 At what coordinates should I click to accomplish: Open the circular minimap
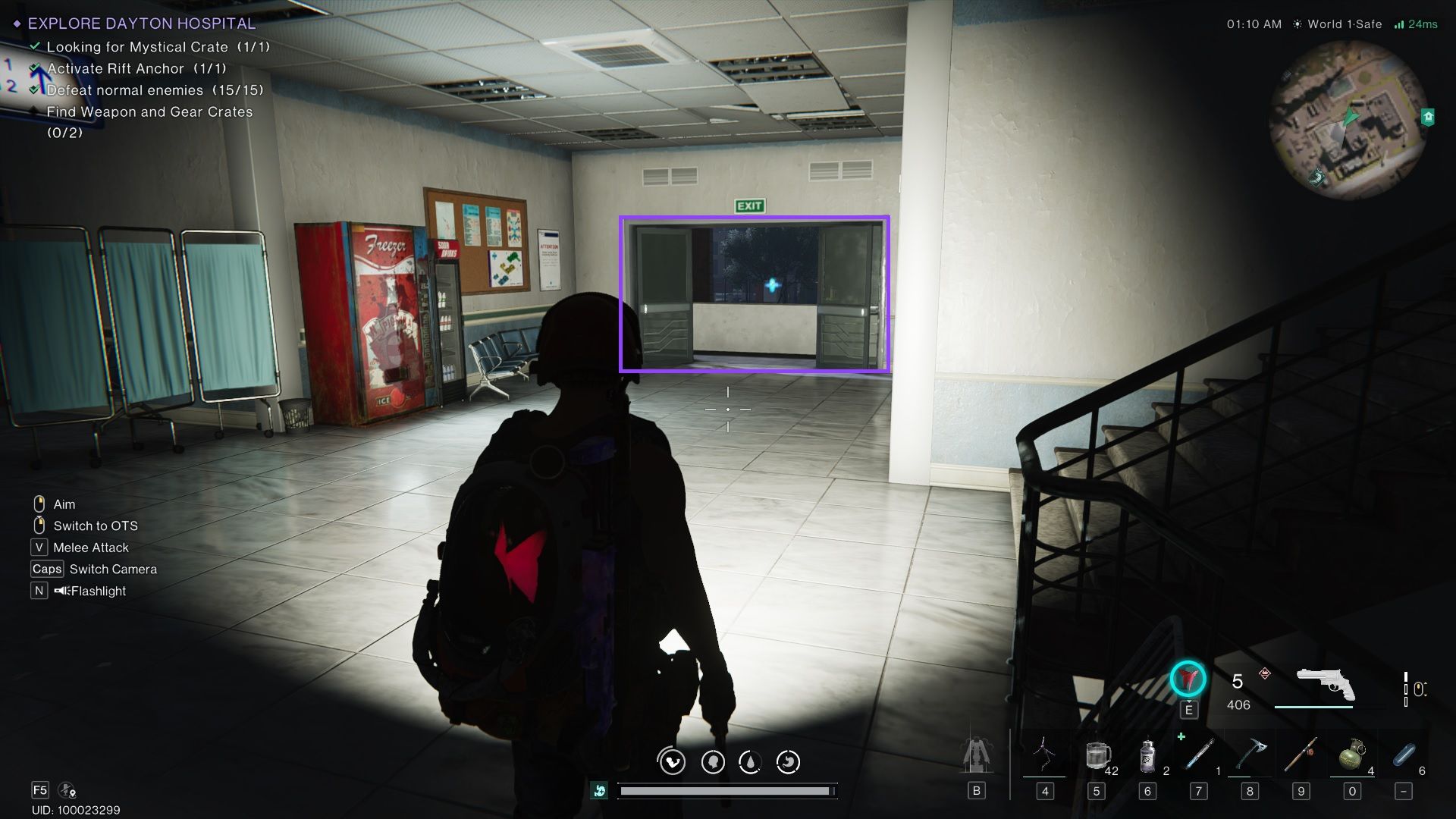pyautogui.click(x=1348, y=120)
